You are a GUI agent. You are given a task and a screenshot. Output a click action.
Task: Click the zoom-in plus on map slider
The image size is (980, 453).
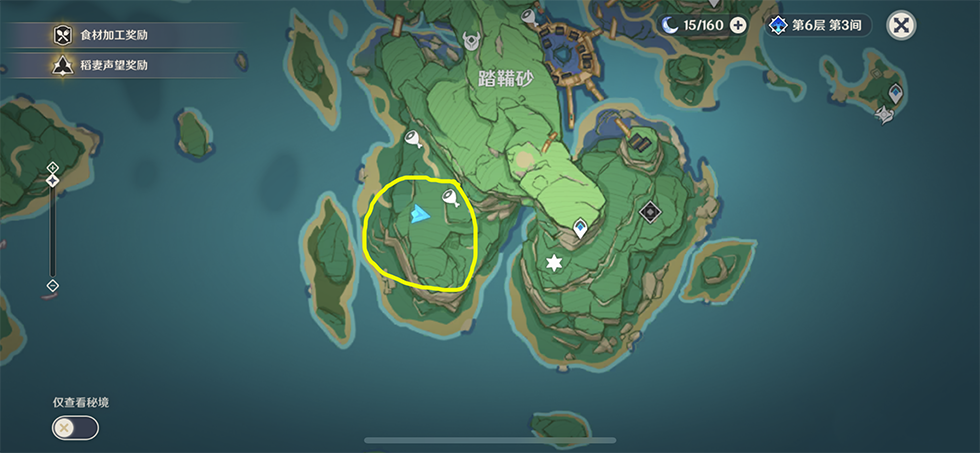pyautogui.click(x=53, y=167)
